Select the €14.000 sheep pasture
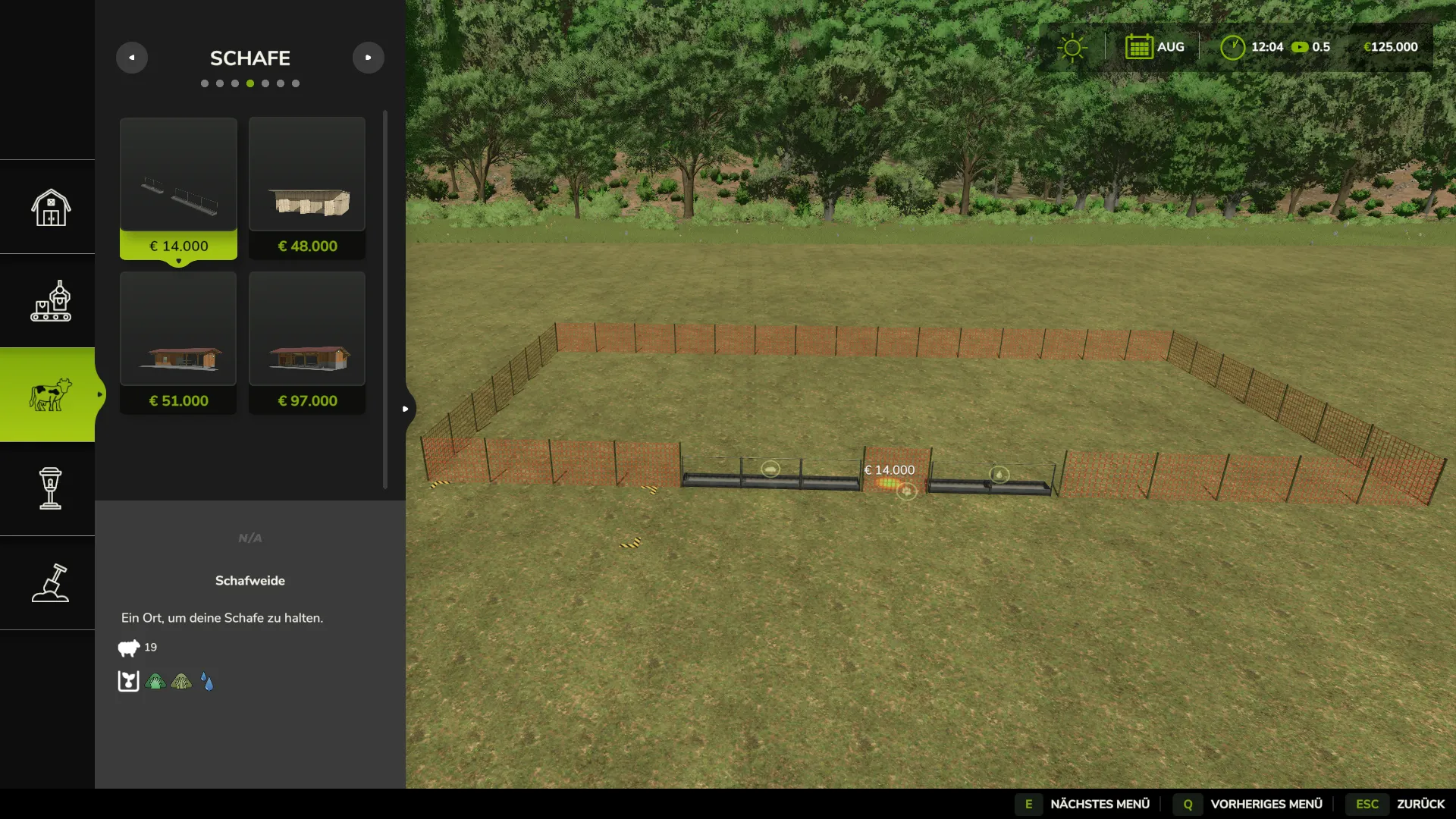 178,188
